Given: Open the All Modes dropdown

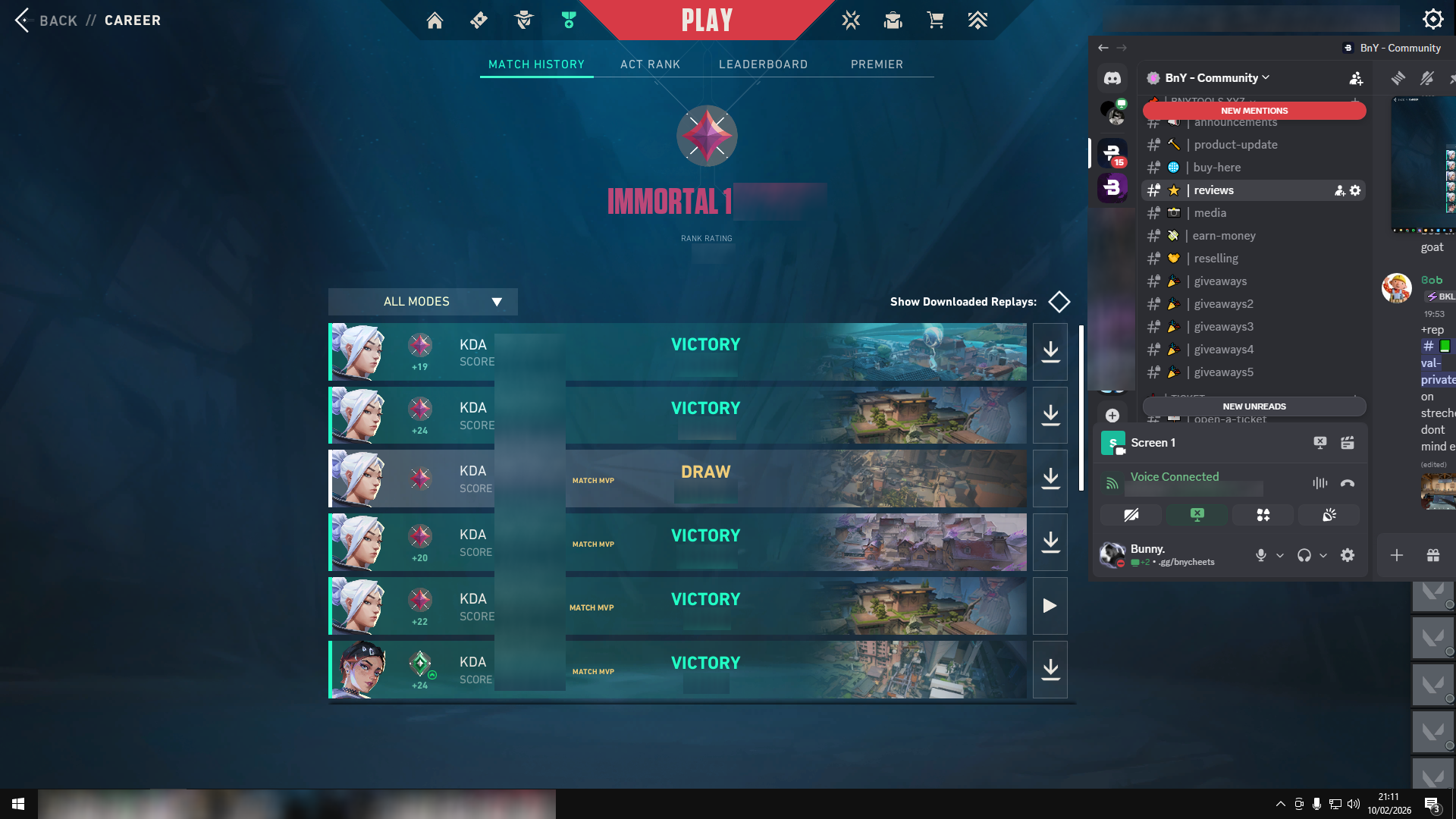Looking at the screenshot, I should 422,302.
